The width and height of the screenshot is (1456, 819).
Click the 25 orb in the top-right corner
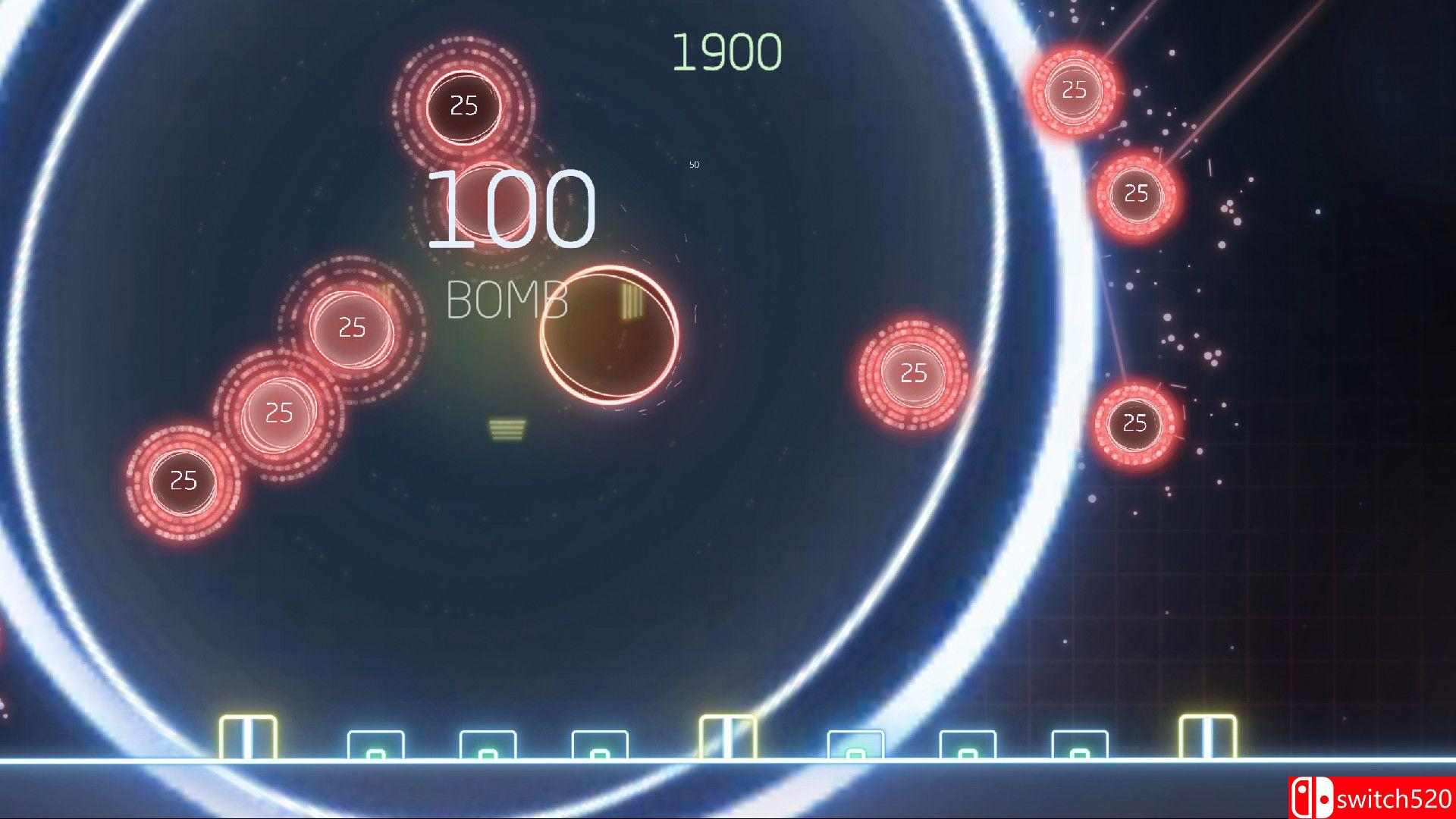[1073, 91]
